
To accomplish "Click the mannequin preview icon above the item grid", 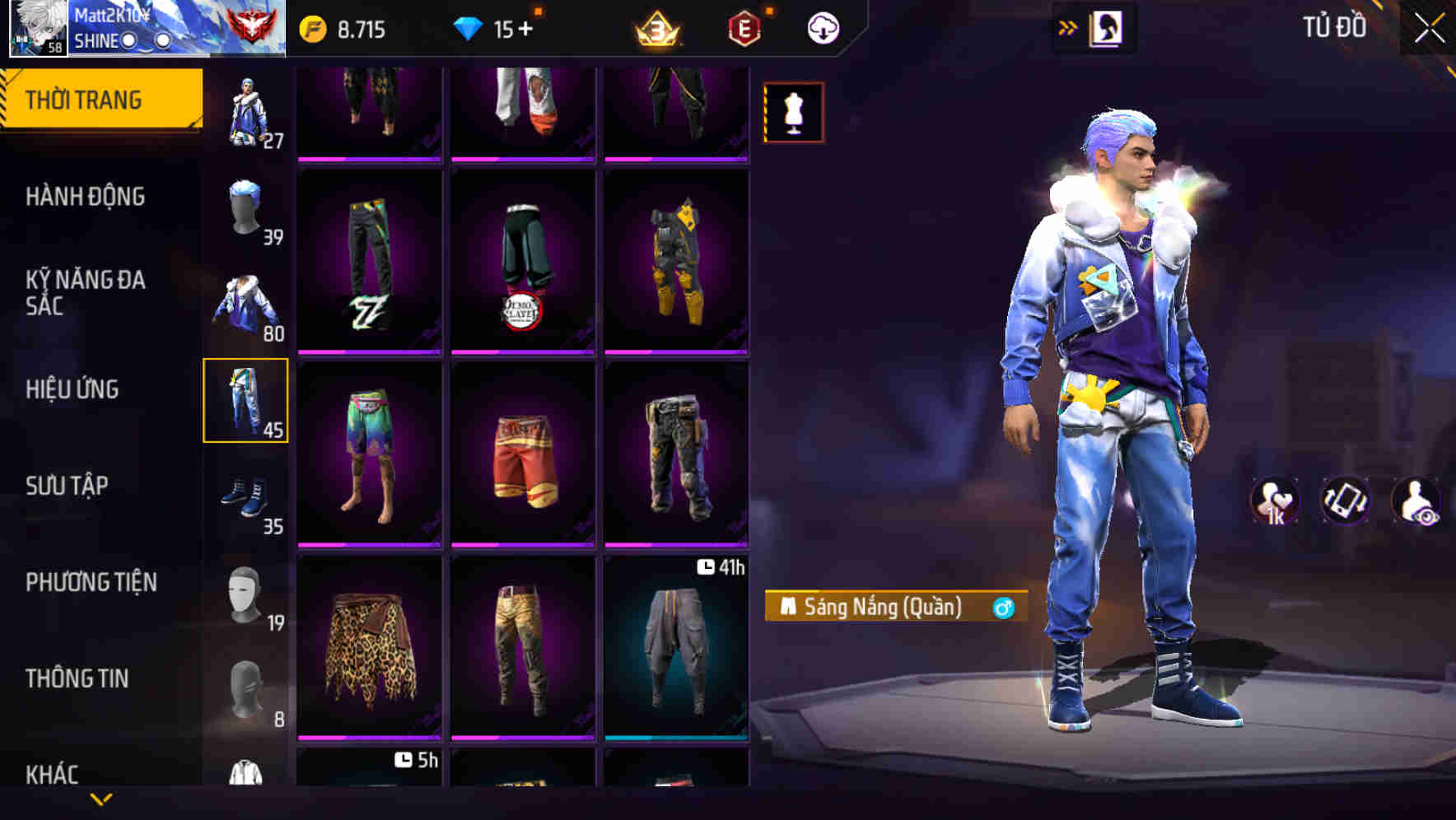I will point(794,113).
